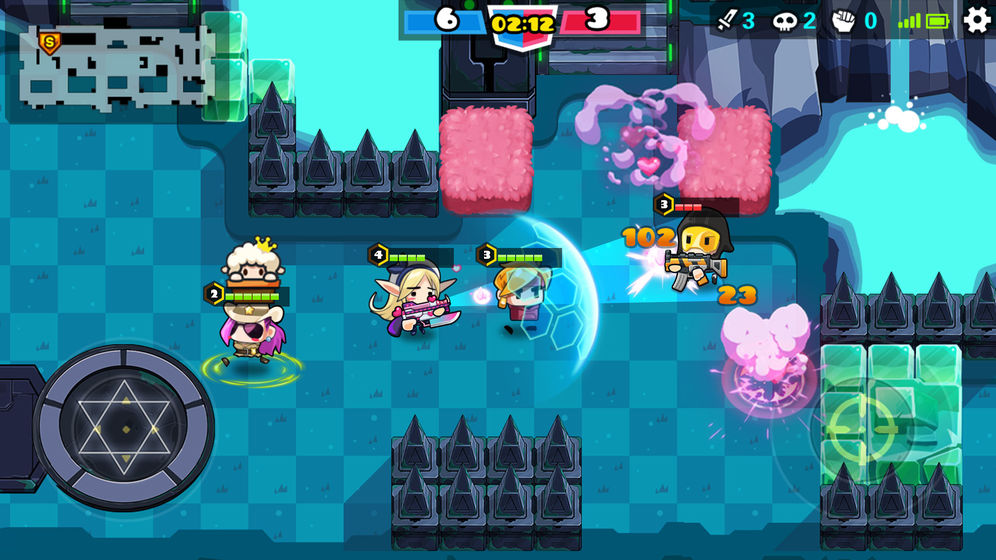Screen dimensions: 996x560
Task: Open the settings gear menu
Action: point(976,20)
